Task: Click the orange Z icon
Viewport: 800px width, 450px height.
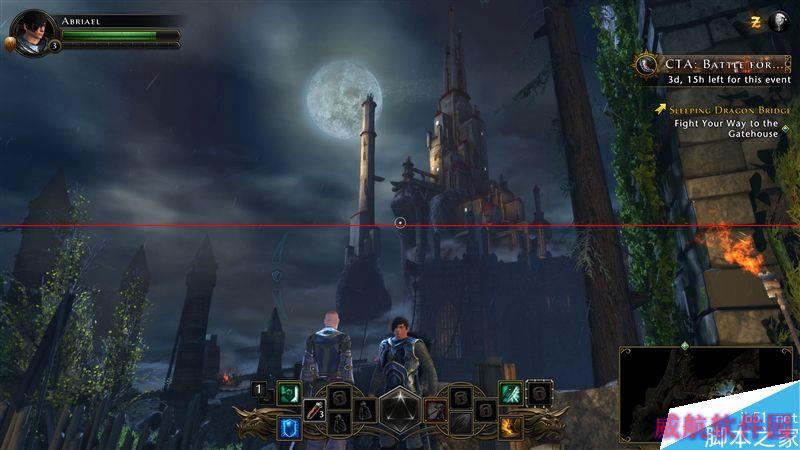Action: (757, 21)
